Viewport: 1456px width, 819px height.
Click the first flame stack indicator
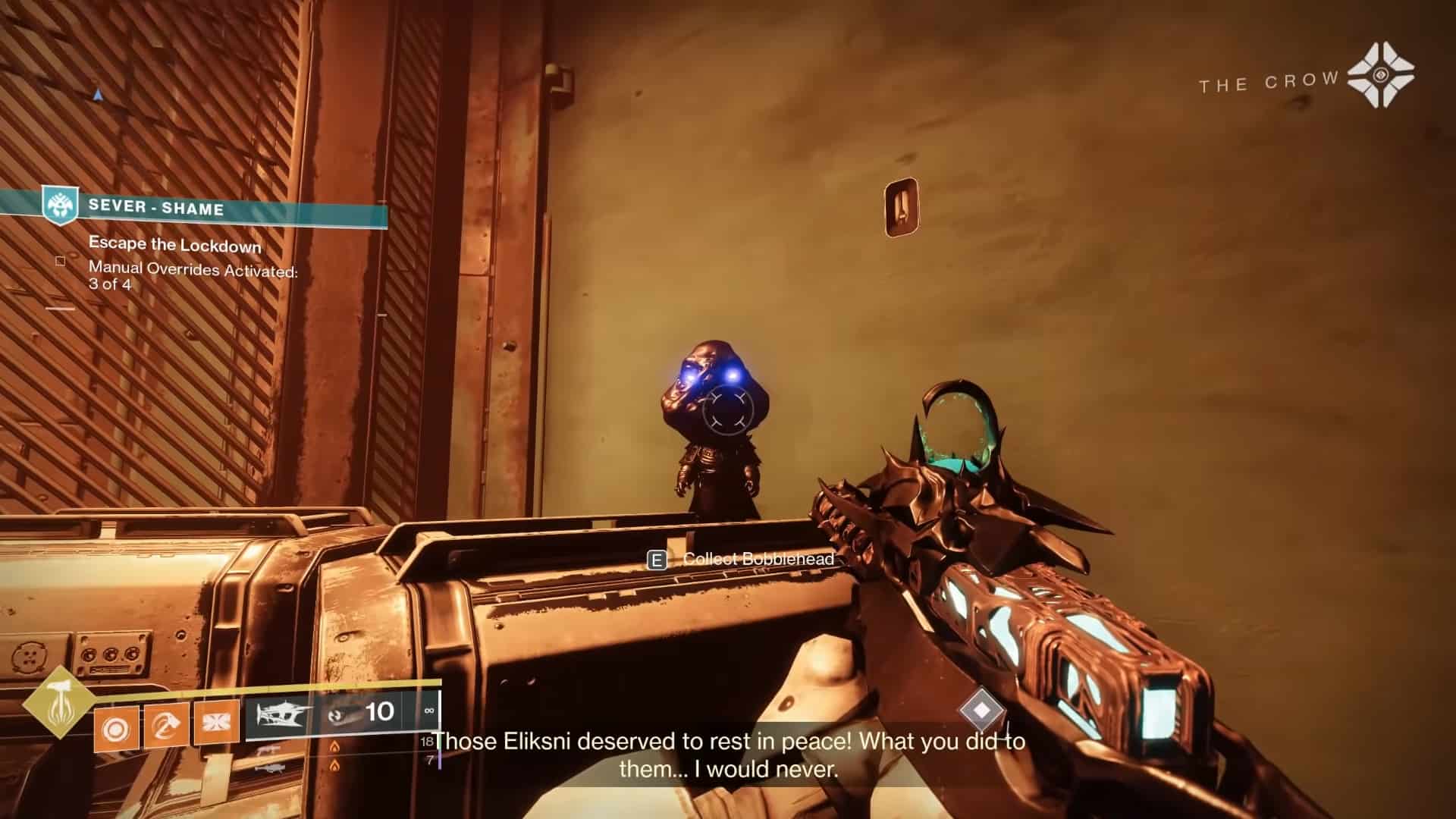pyautogui.click(x=334, y=746)
